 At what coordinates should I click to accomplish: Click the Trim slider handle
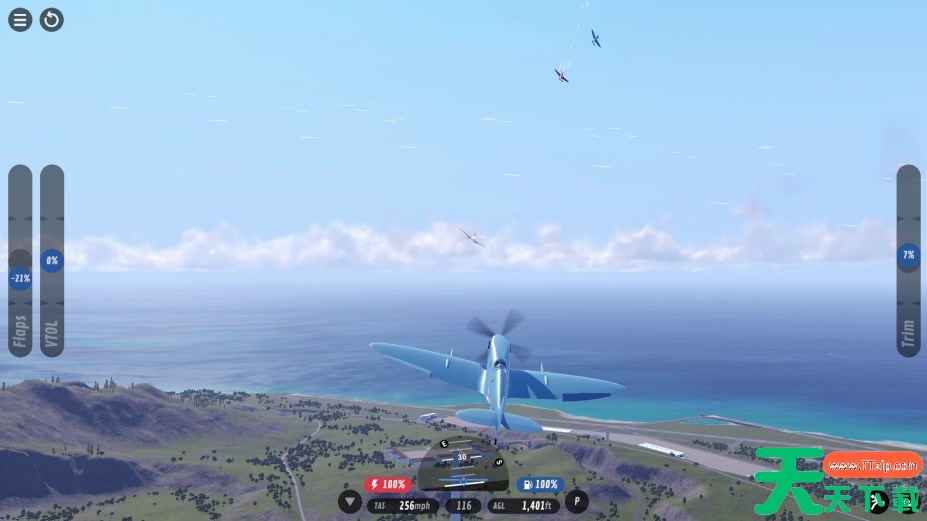(x=908, y=255)
